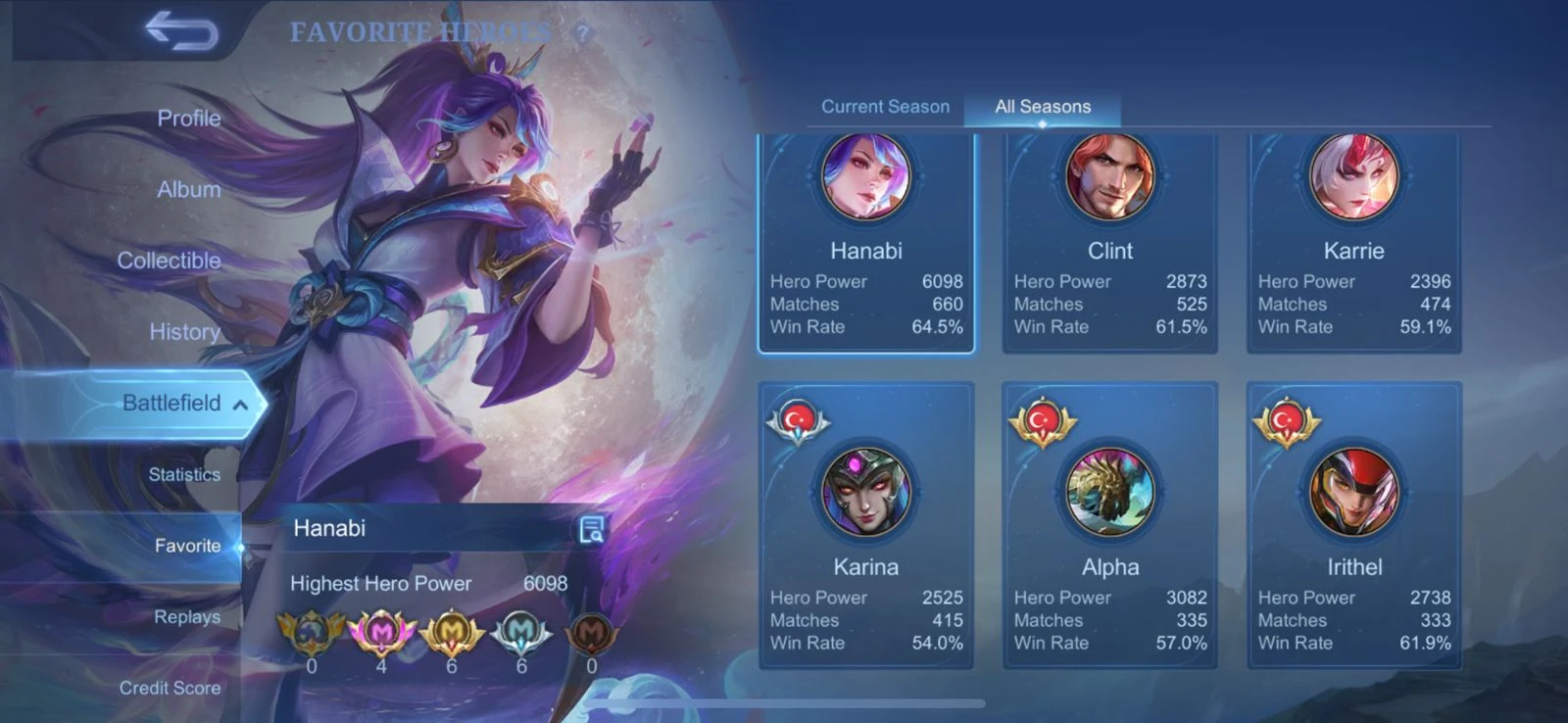Open the Profile section
This screenshot has height=723, width=1568.
pyautogui.click(x=187, y=119)
